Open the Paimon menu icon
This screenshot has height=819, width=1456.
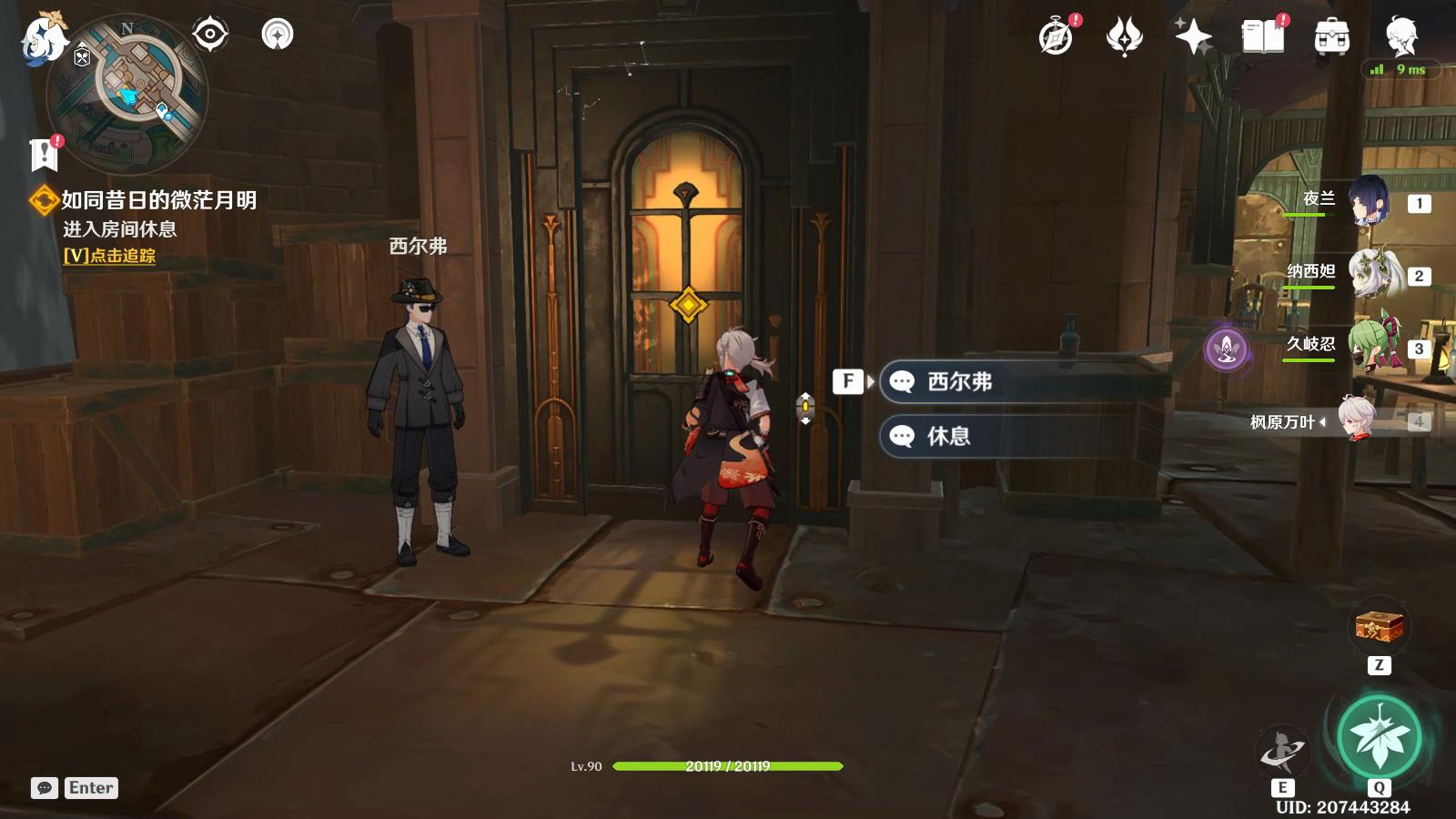click(x=43, y=38)
